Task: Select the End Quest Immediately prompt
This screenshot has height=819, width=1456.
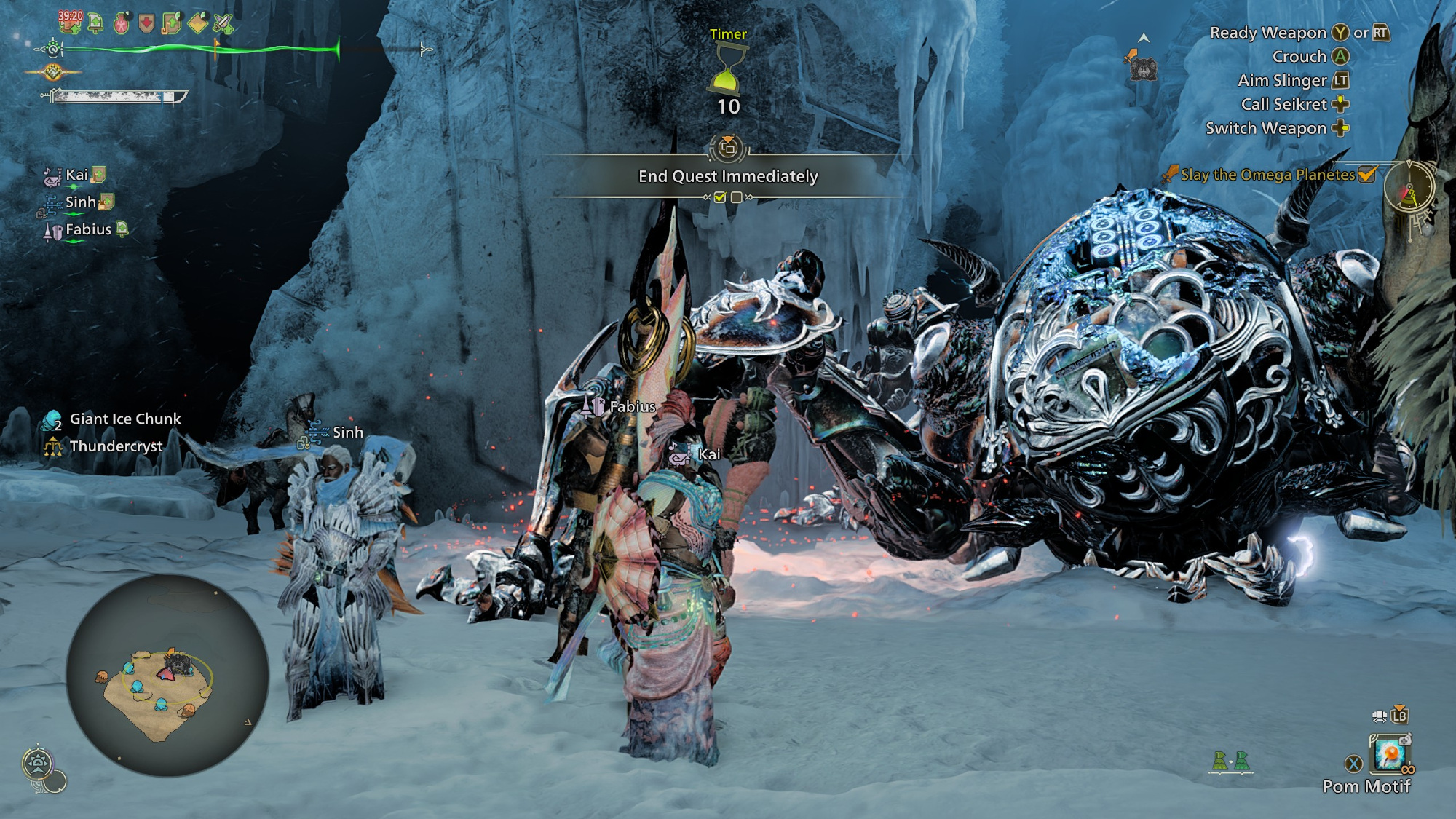Action: 728,176
